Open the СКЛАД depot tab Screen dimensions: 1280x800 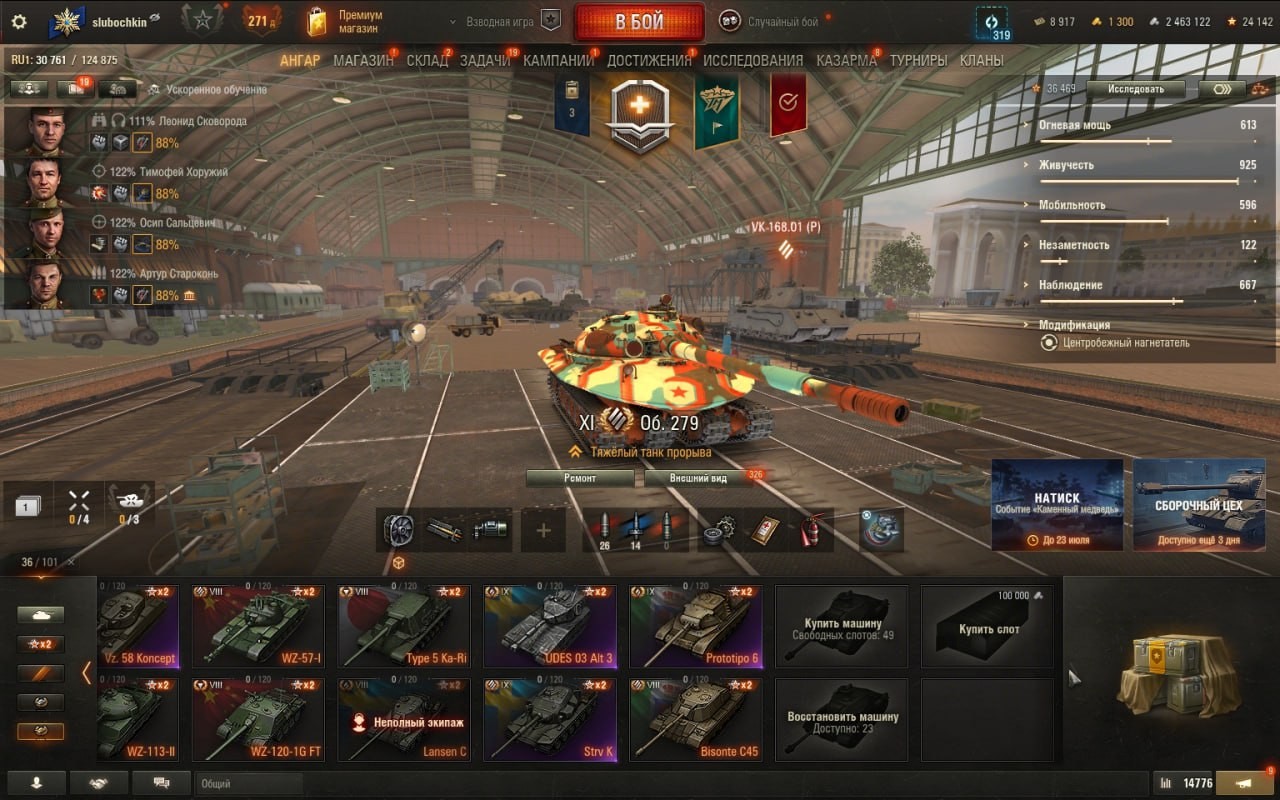[427, 60]
